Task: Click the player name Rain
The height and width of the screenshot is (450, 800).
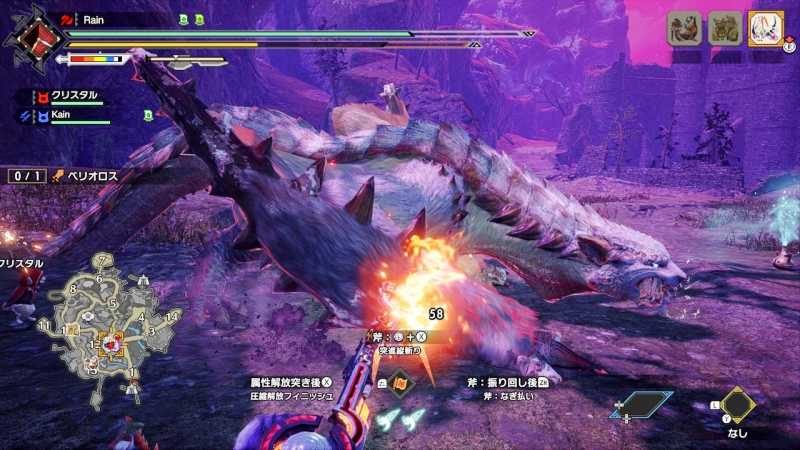Action: point(97,18)
